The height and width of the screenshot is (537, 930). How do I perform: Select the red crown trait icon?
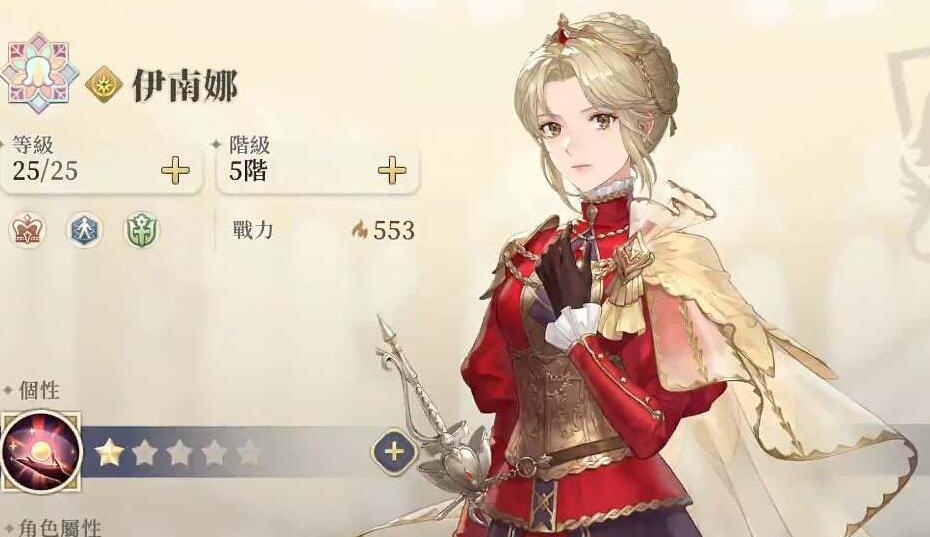pos(27,231)
